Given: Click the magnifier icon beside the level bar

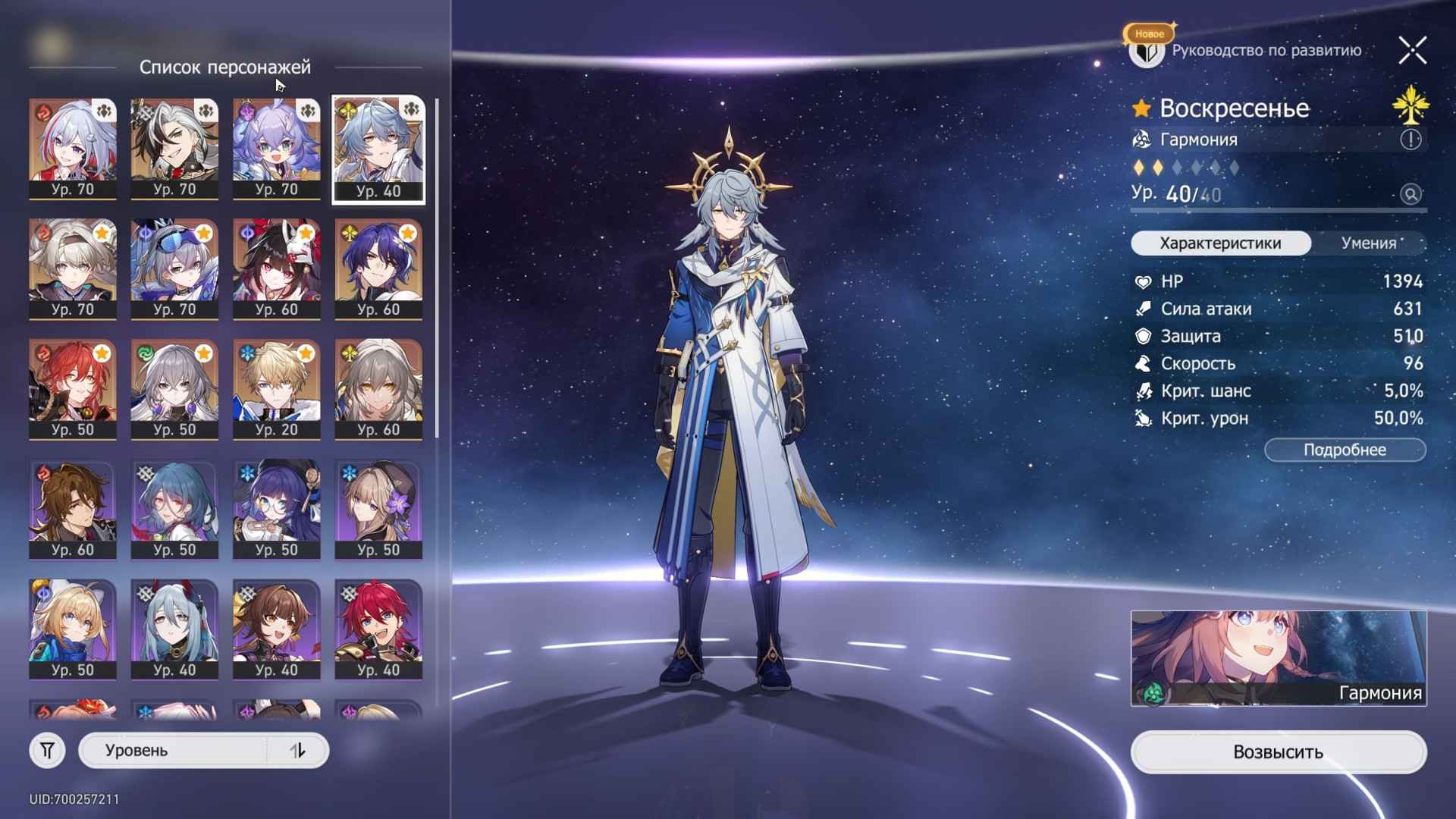Looking at the screenshot, I should point(1410,196).
